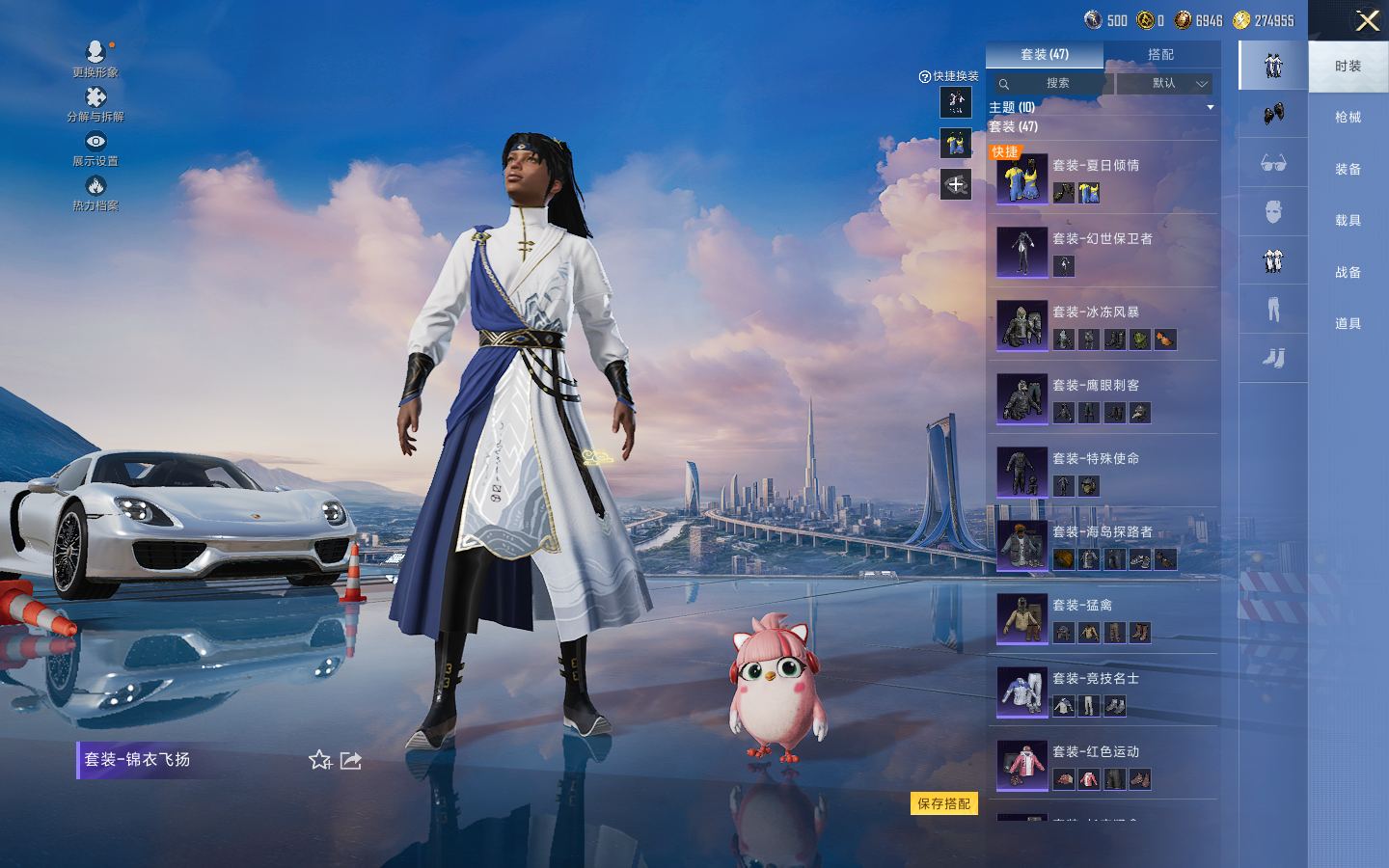Open the 装备 category
The image size is (1389, 868).
1348,170
